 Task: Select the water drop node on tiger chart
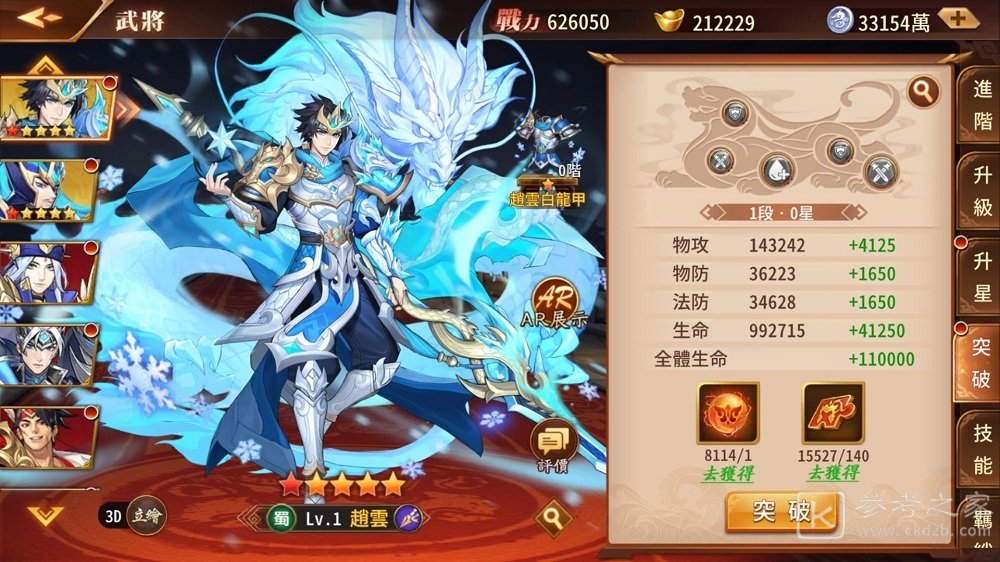777,172
